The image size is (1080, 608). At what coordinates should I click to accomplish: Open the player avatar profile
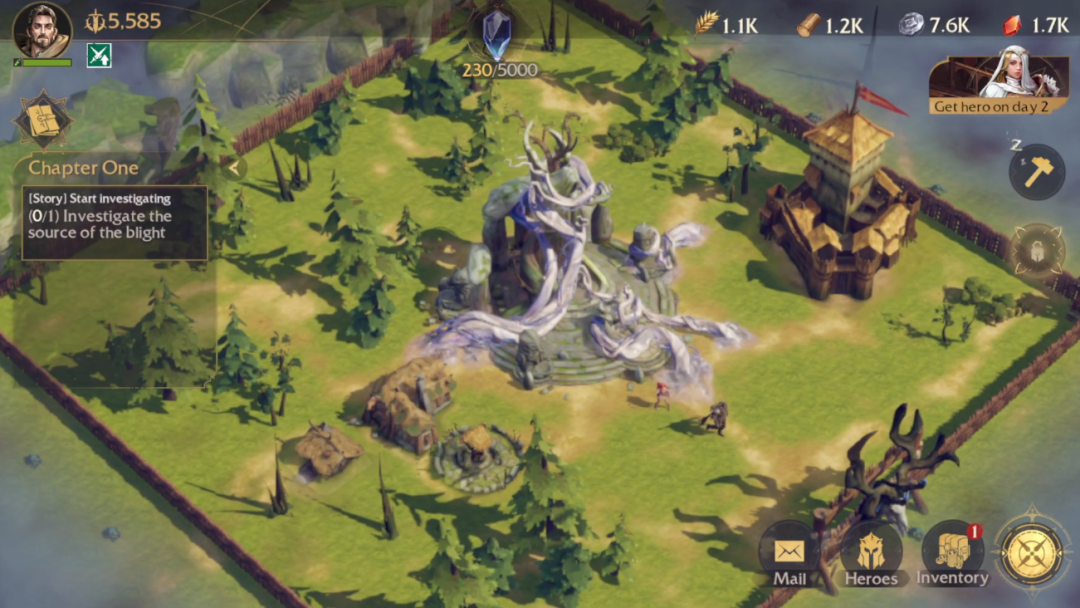(x=42, y=31)
